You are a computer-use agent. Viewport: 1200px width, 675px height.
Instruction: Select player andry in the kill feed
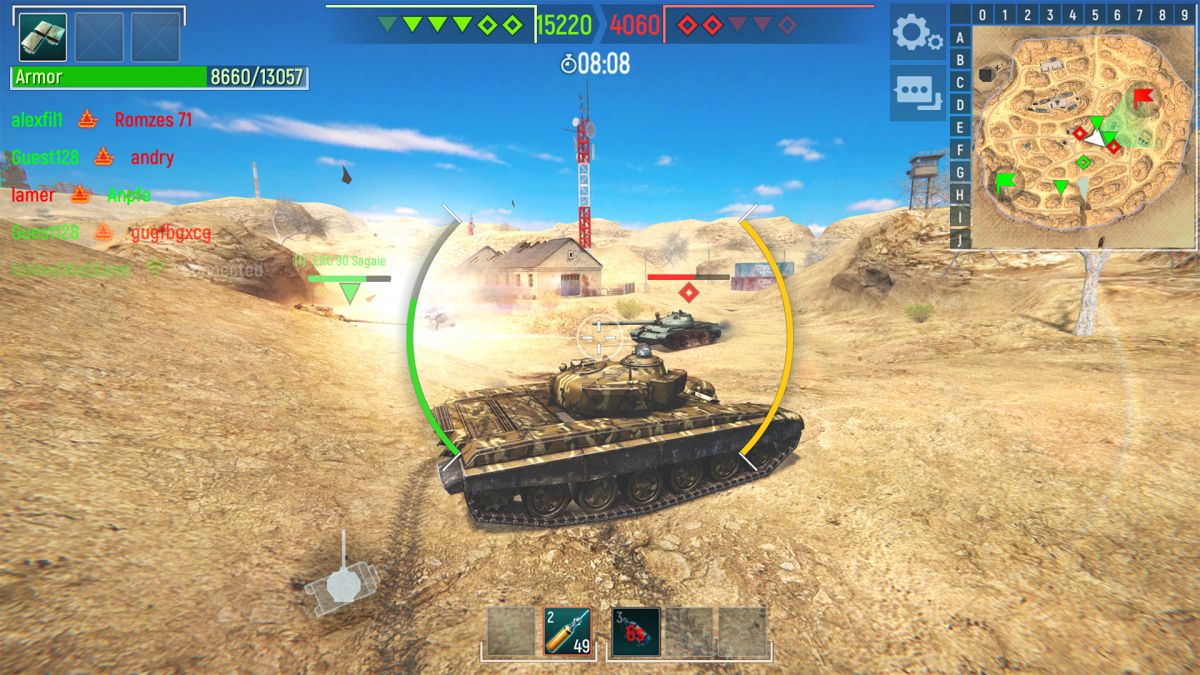click(x=152, y=158)
